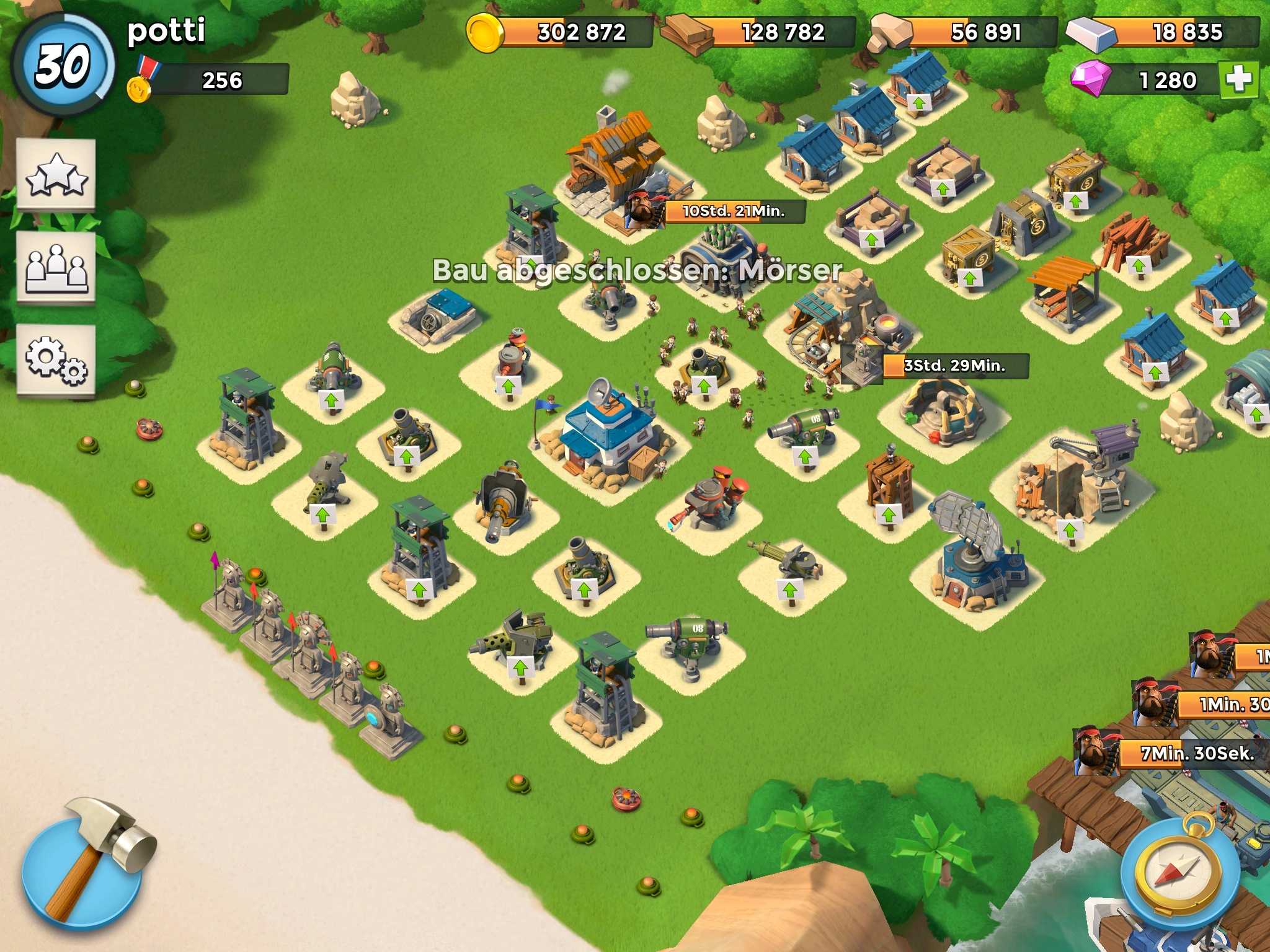The width and height of the screenshot is (1270, 952).
Task: Select the 10Std. 21Min. builder timer
Action: click(733, 211)
